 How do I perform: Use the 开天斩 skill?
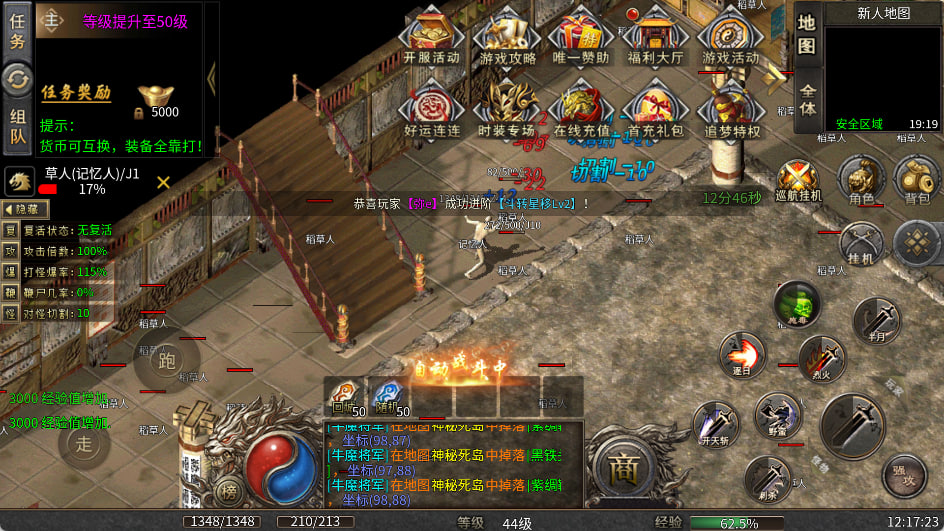(x=715, y=424)
